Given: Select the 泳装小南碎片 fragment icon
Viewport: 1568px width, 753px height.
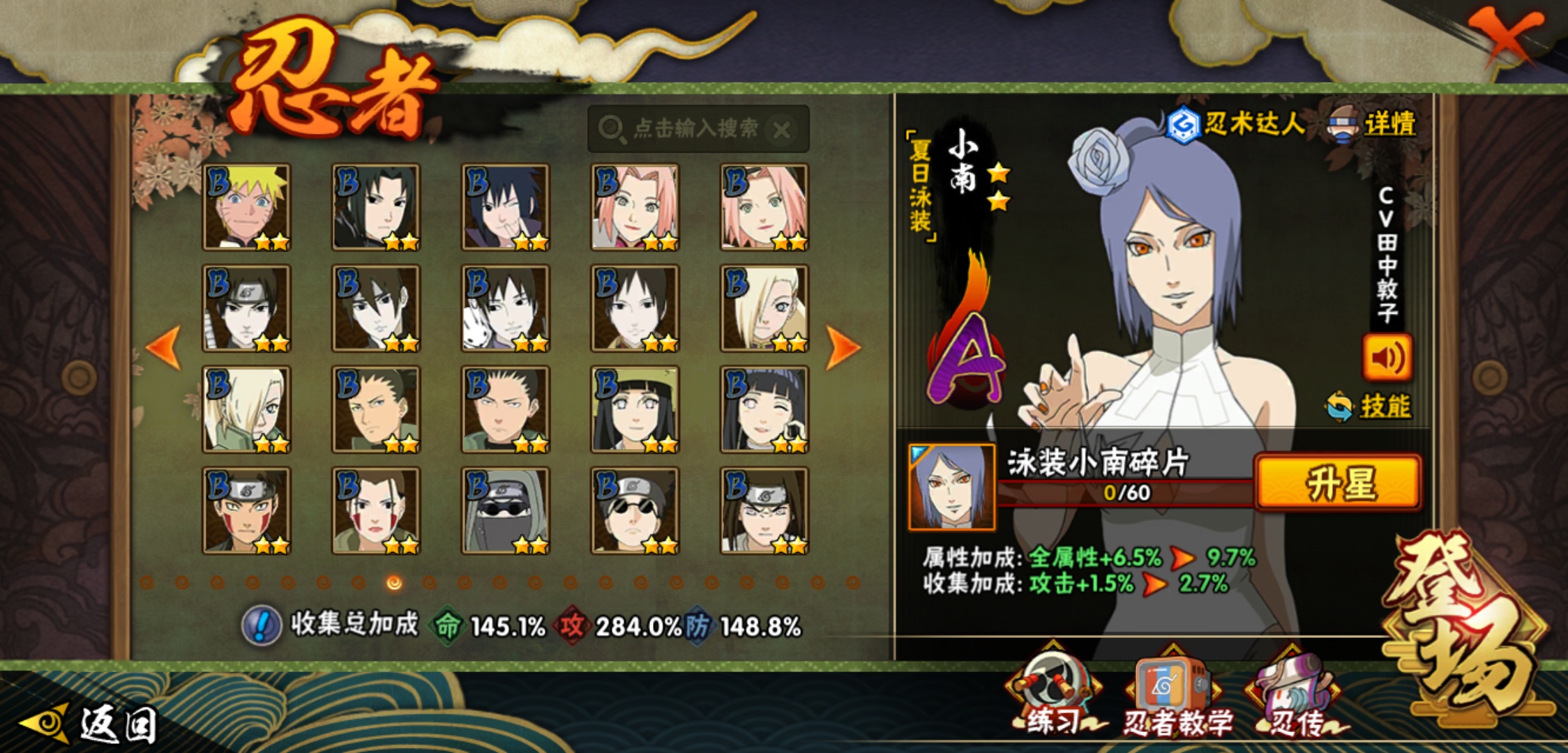Looking at the screenshot, I should 952,487.
